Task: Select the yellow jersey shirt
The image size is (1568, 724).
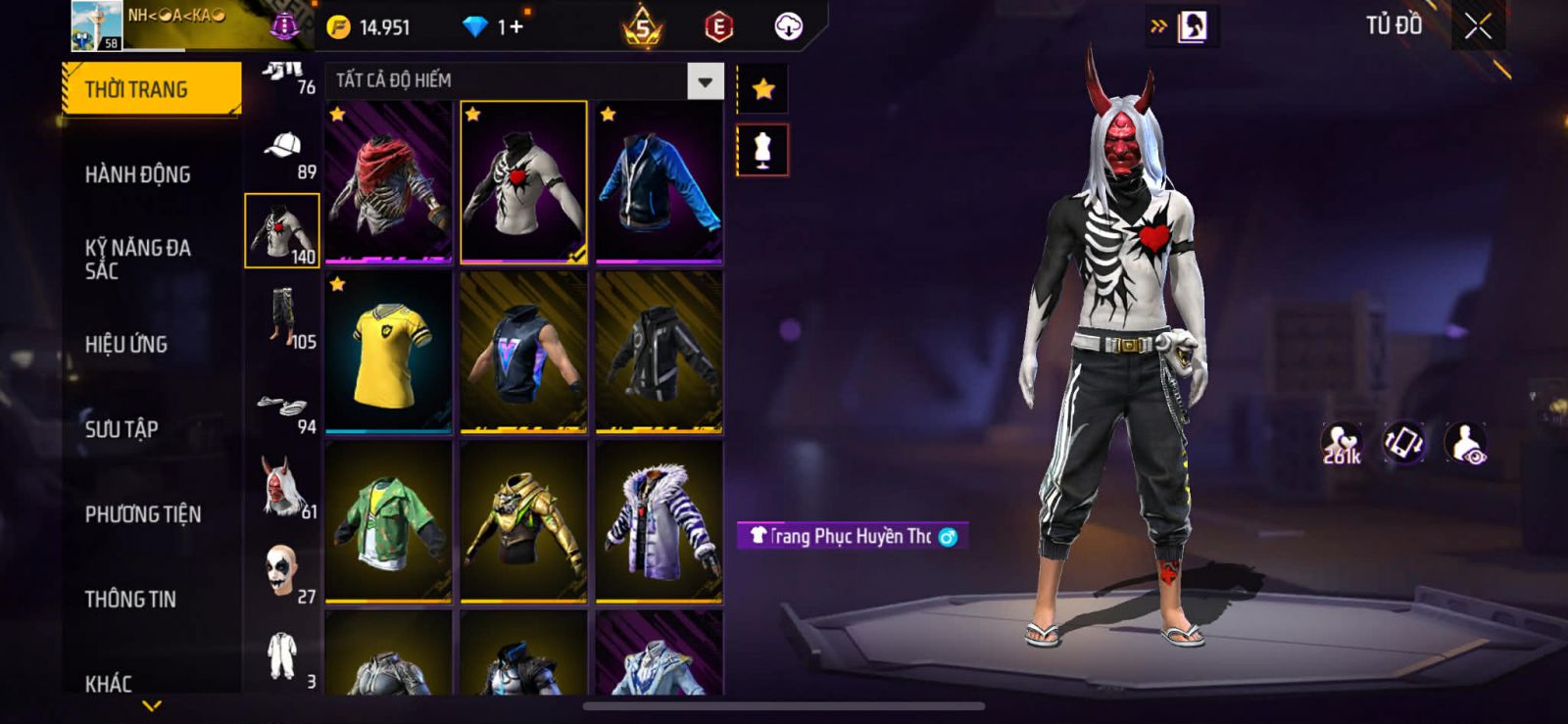Action: [x=389, y=353]
